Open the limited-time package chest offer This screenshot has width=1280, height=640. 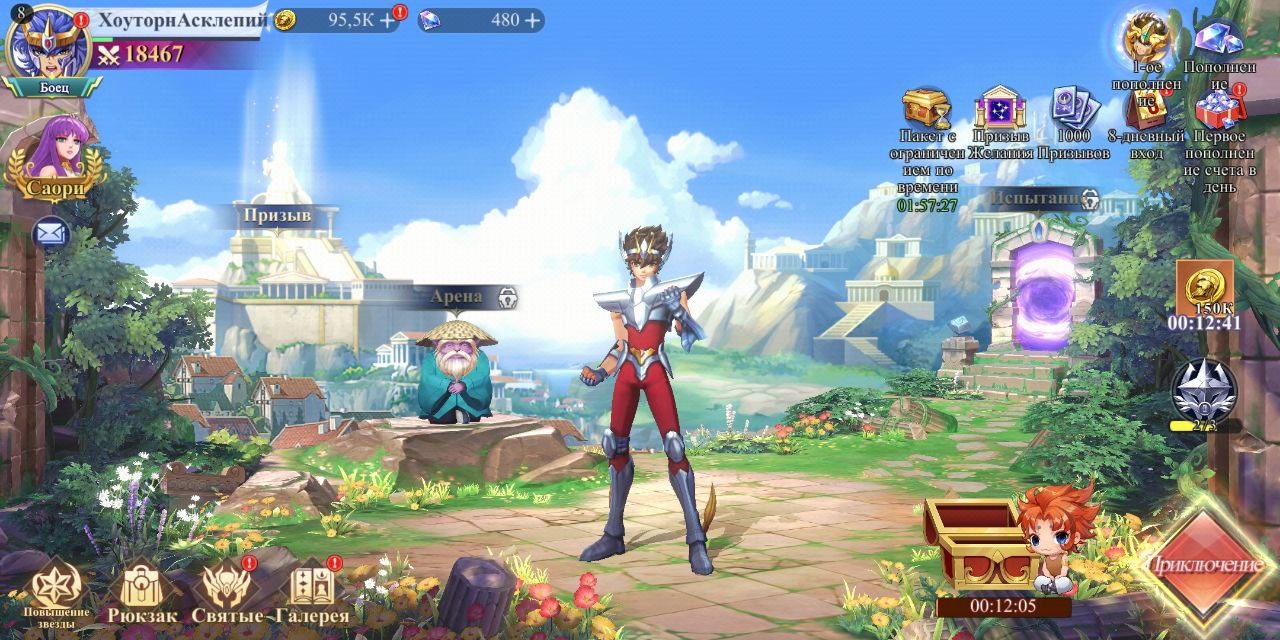[x=926, y=108]
